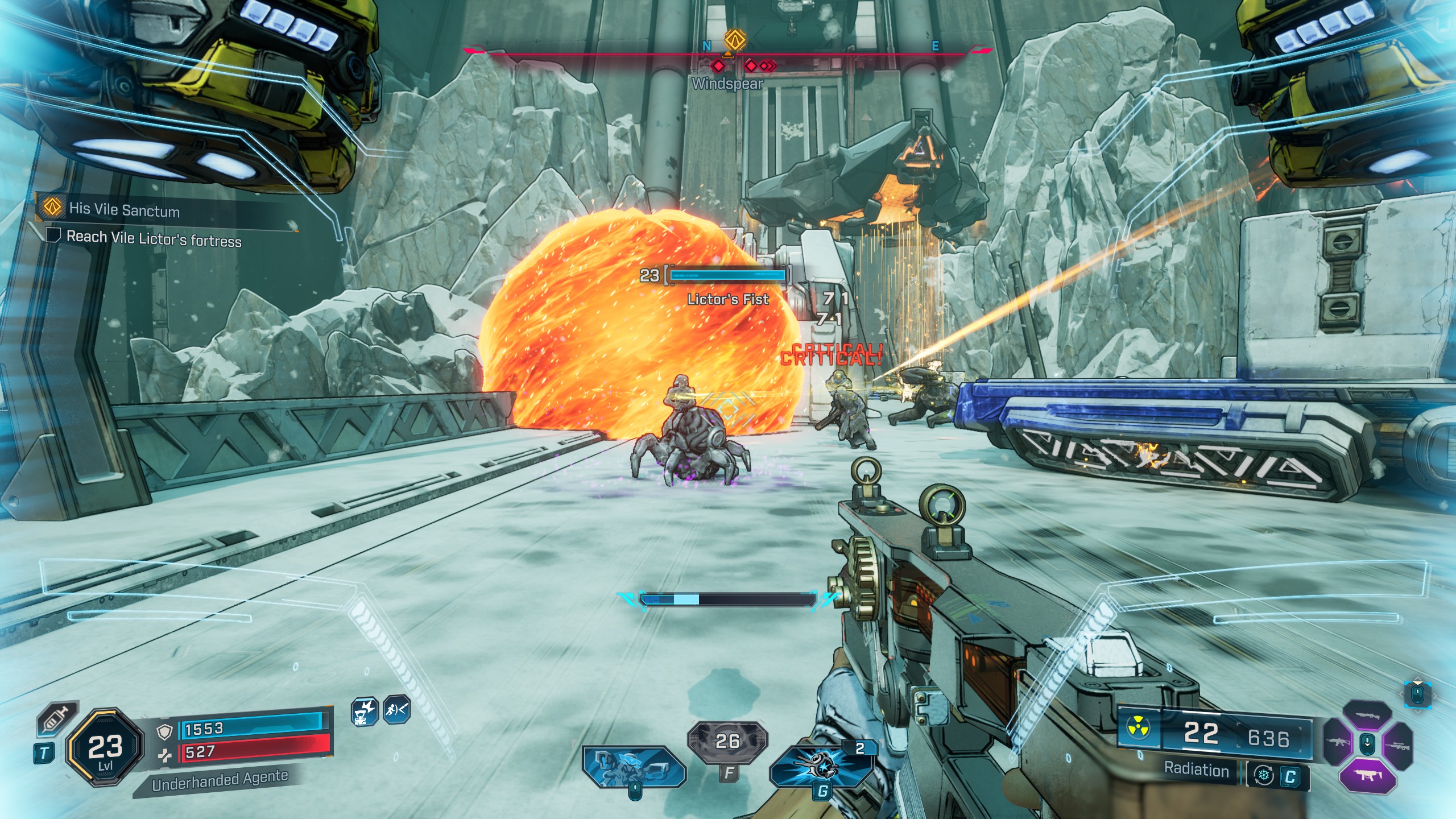The height and width of the screenshot is (819, 1456).
Task: Toggle the cryo element swap icon
Action: (x=1264, y=776)
